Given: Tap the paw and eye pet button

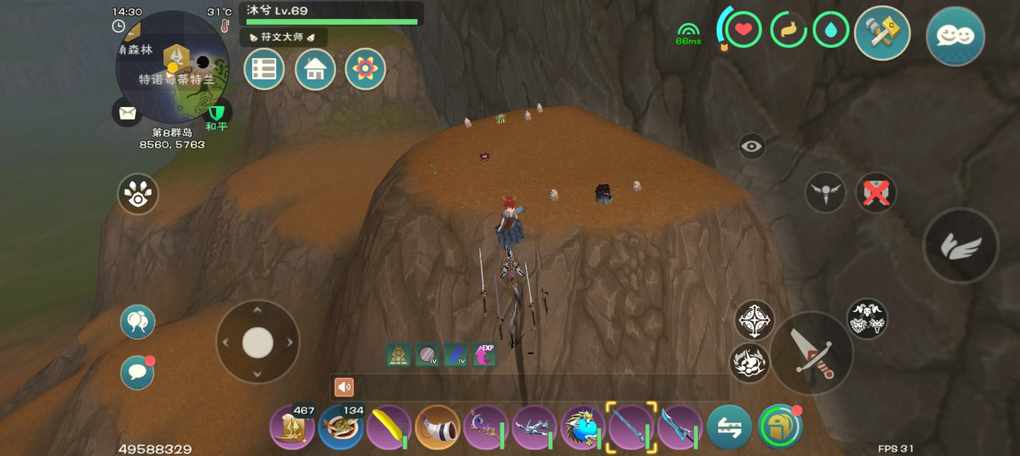Looking at the screenshot, I should (138, 194).
